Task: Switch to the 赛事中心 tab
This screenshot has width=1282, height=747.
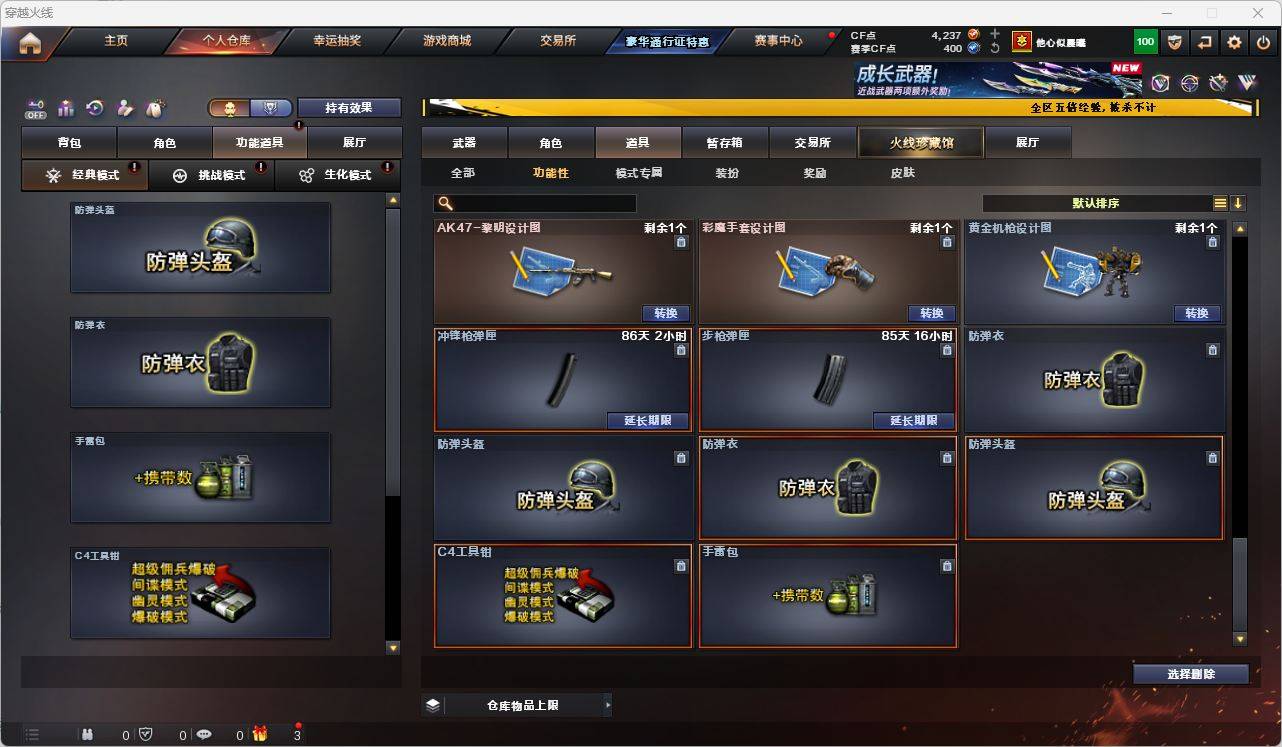Action: (779, 41)
